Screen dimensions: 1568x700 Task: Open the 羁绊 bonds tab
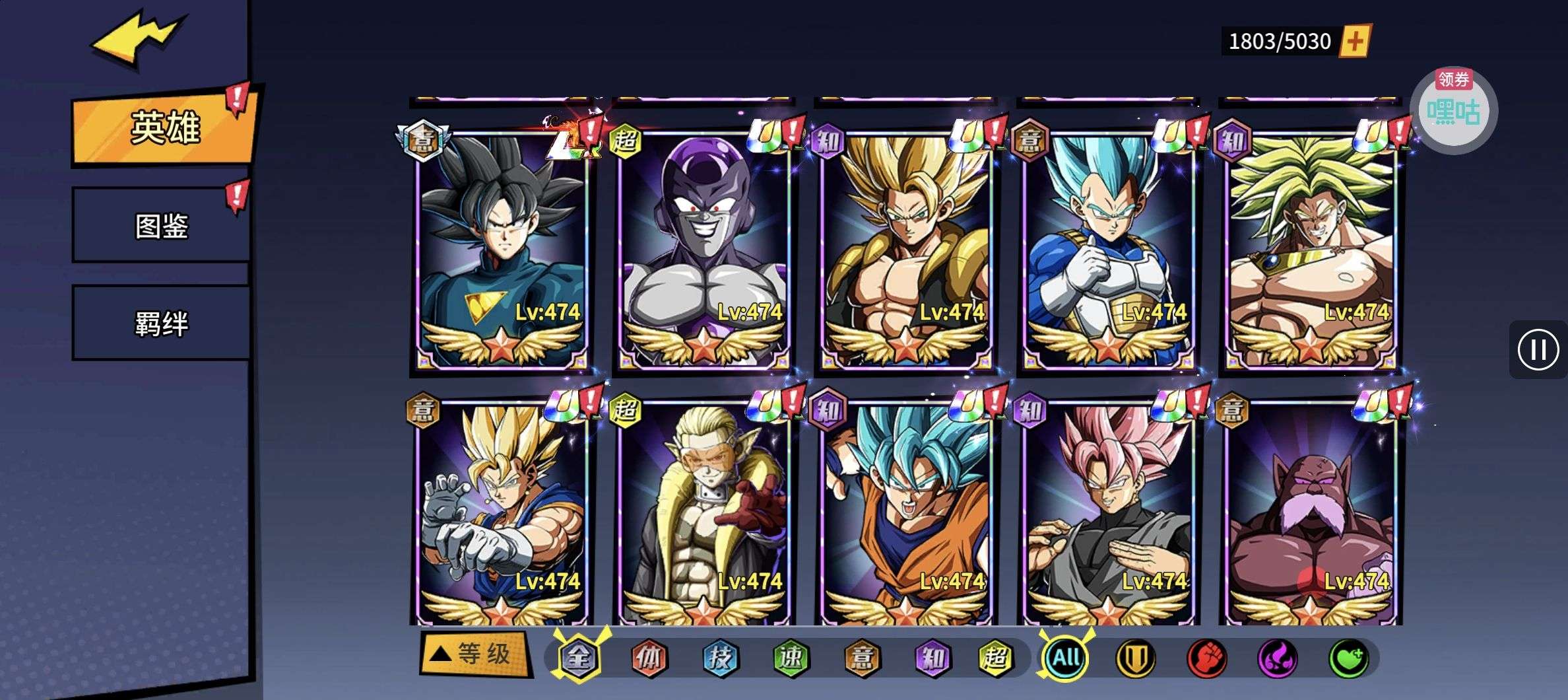click(x=161, y=324)
